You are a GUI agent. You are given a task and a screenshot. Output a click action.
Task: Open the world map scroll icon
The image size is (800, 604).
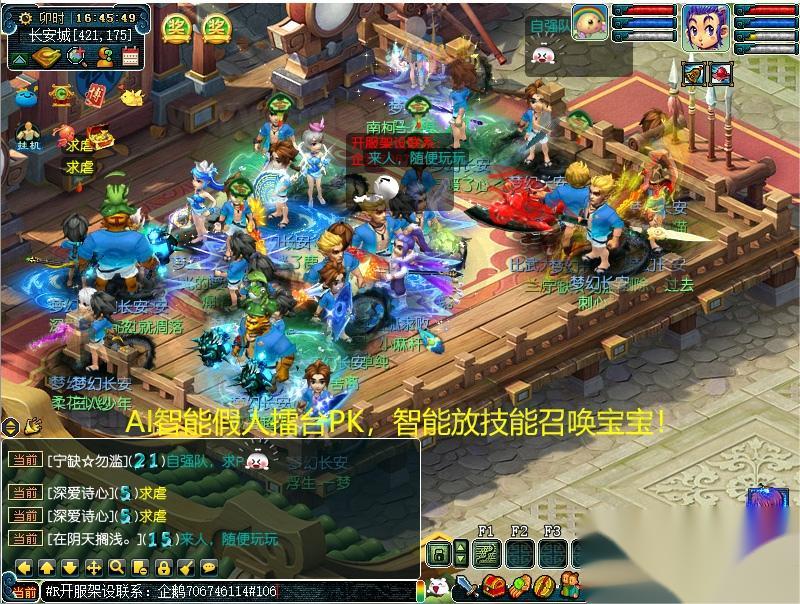pos(46,57)
